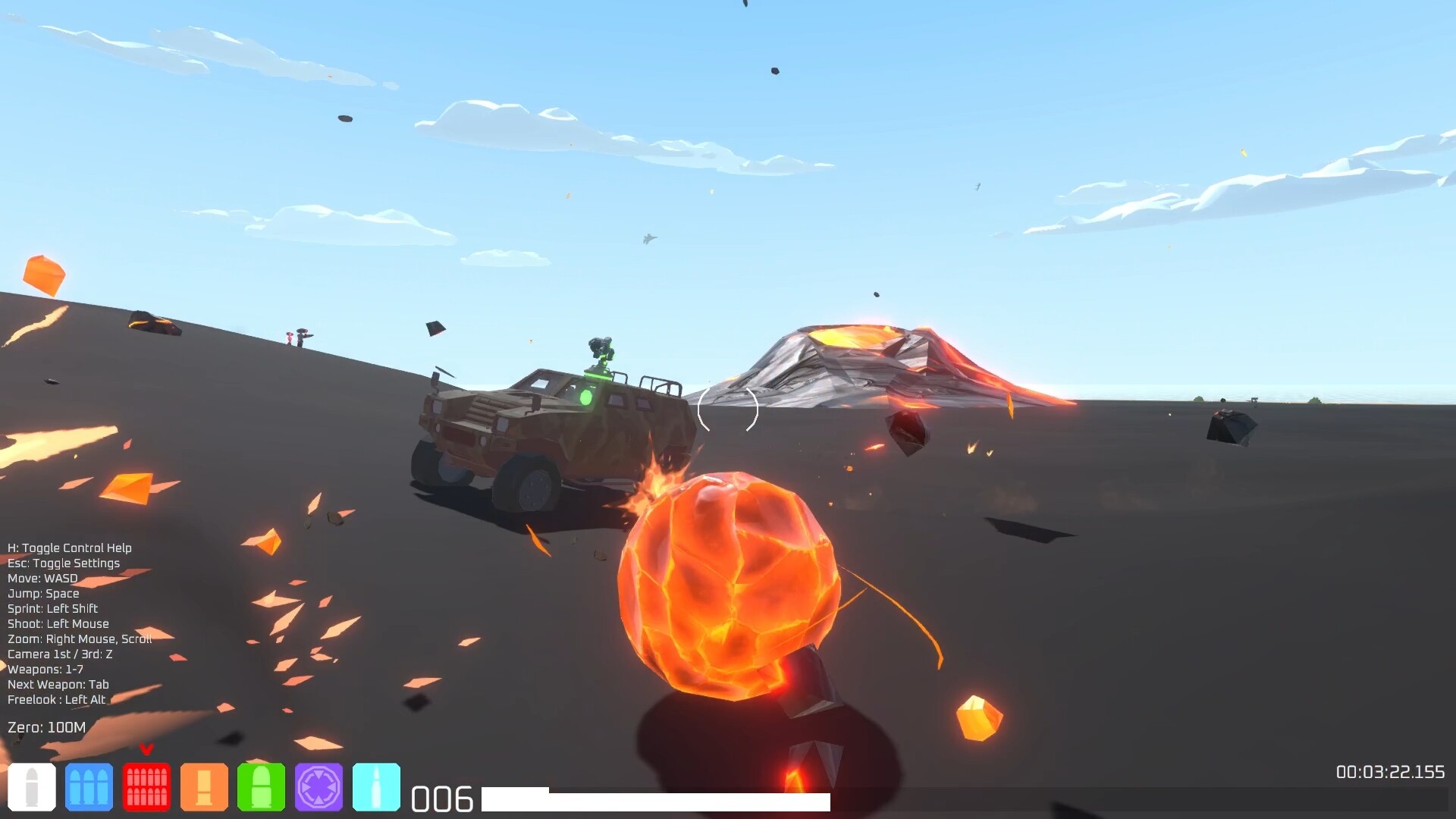
Task: Click the white reload progress bar
Action: point(657,800)
